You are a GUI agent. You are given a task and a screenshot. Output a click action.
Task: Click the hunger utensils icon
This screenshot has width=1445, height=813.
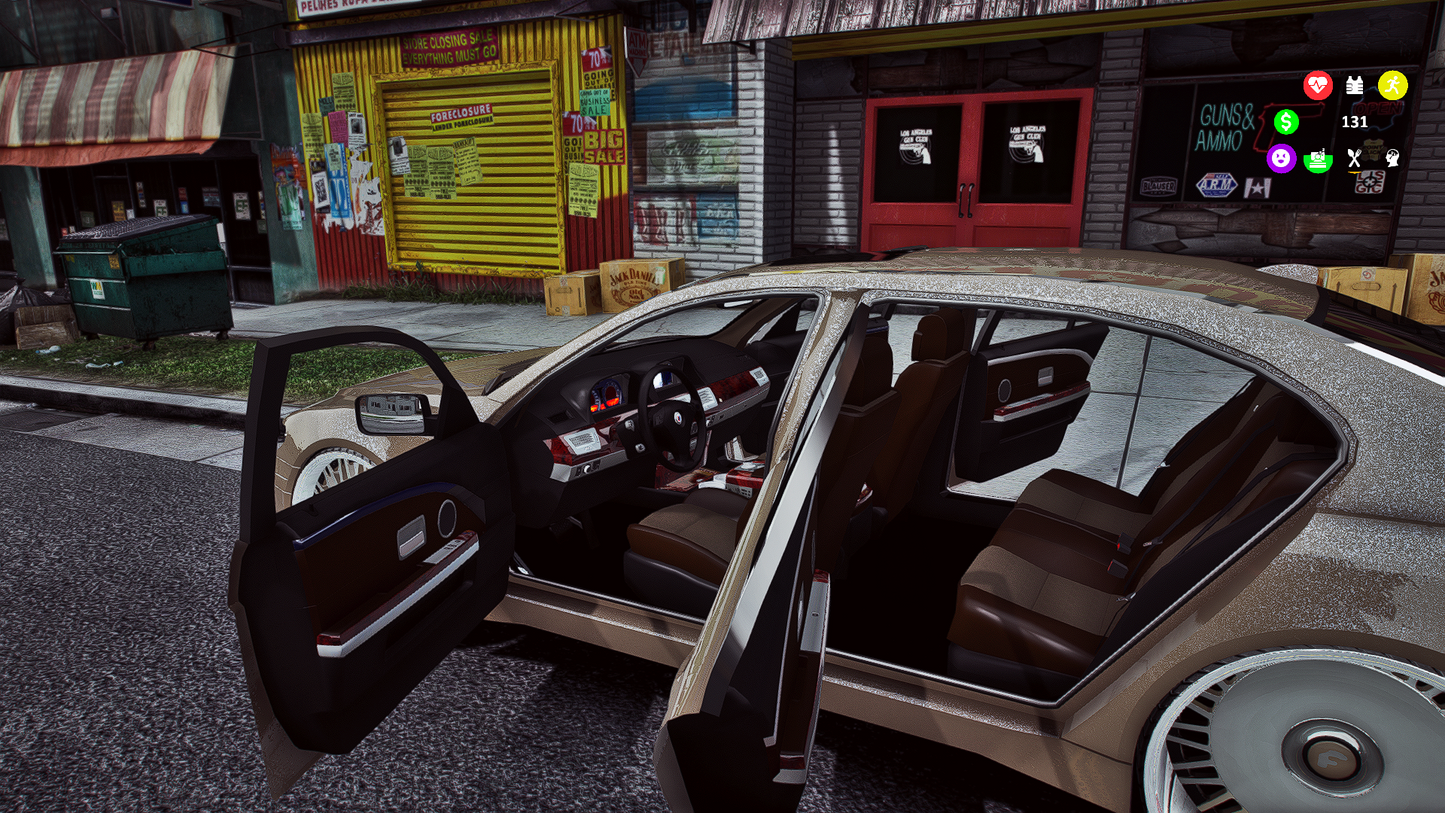(x=1354, y=157)
